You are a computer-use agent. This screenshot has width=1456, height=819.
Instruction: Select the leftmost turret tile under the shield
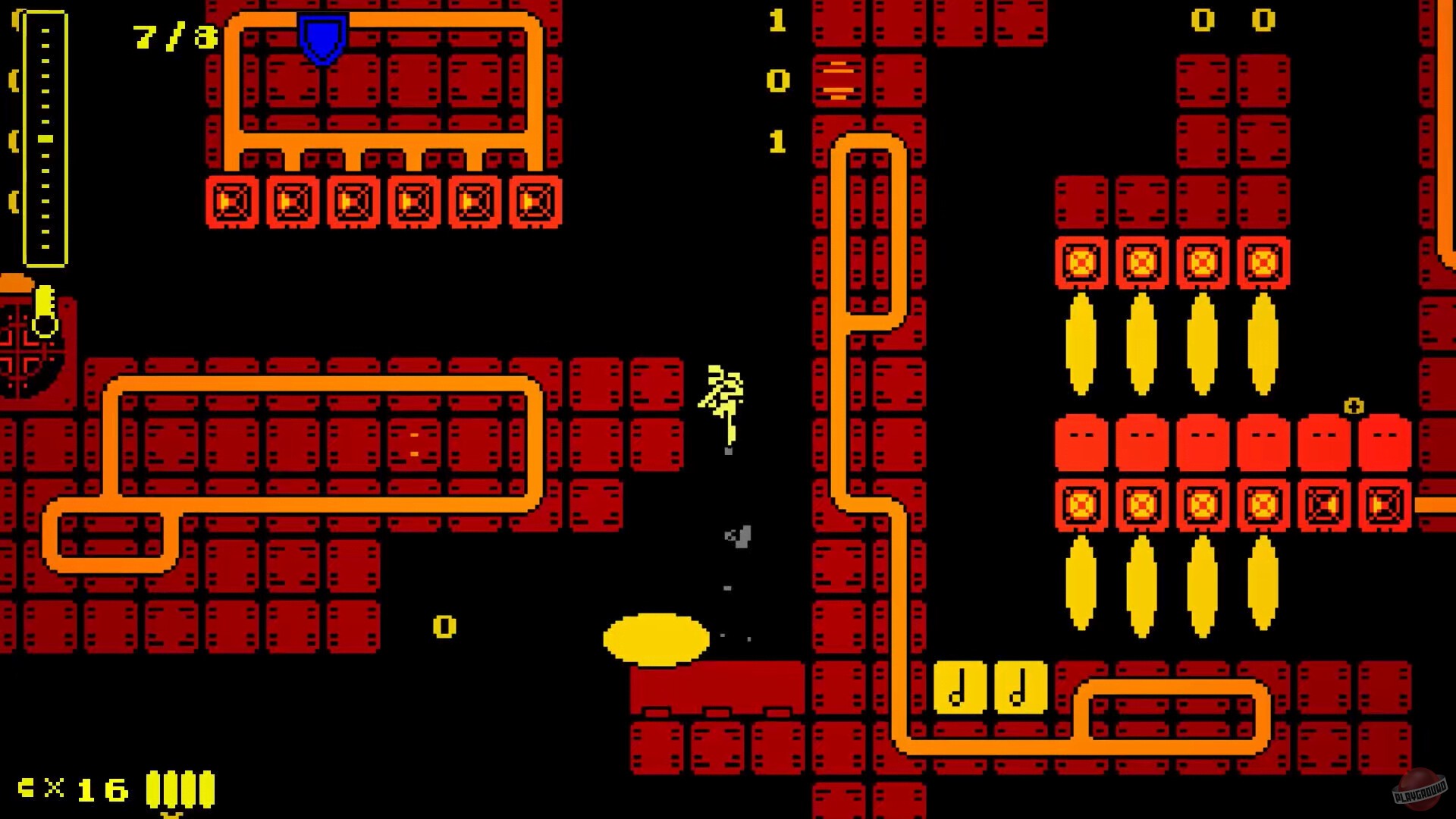[x=232, y=202]
